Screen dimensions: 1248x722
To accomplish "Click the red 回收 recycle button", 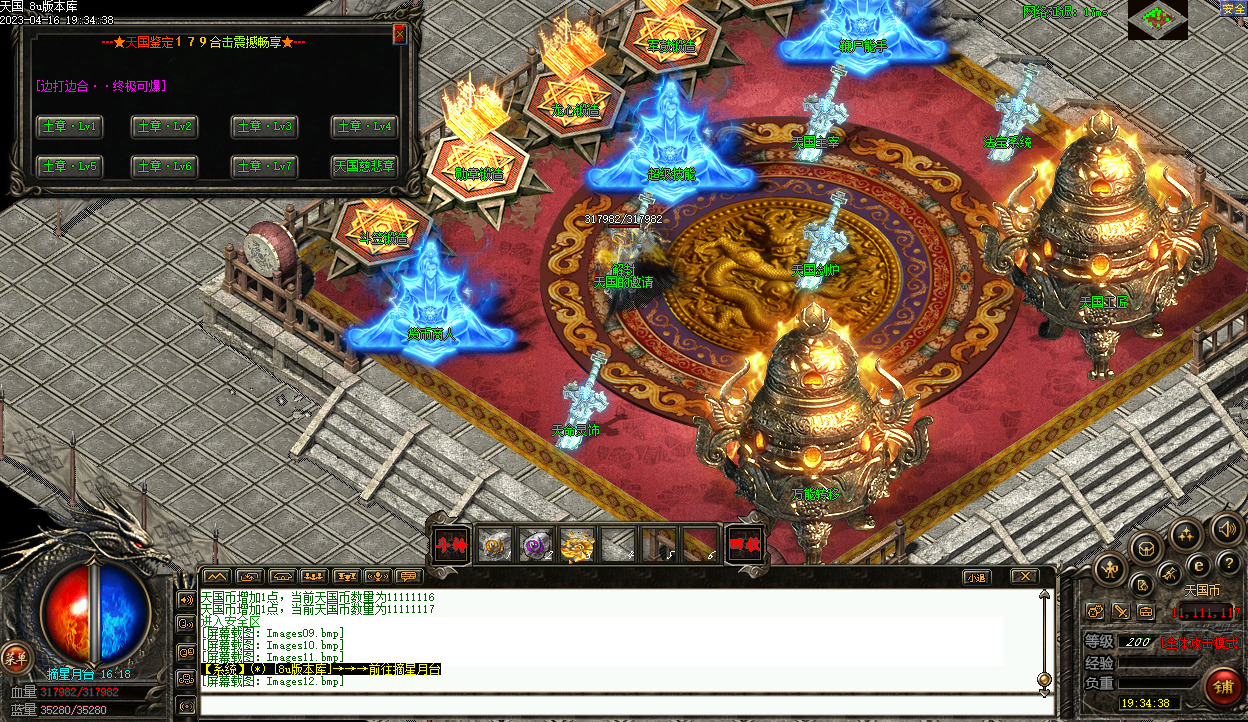I will click(744, 544).
